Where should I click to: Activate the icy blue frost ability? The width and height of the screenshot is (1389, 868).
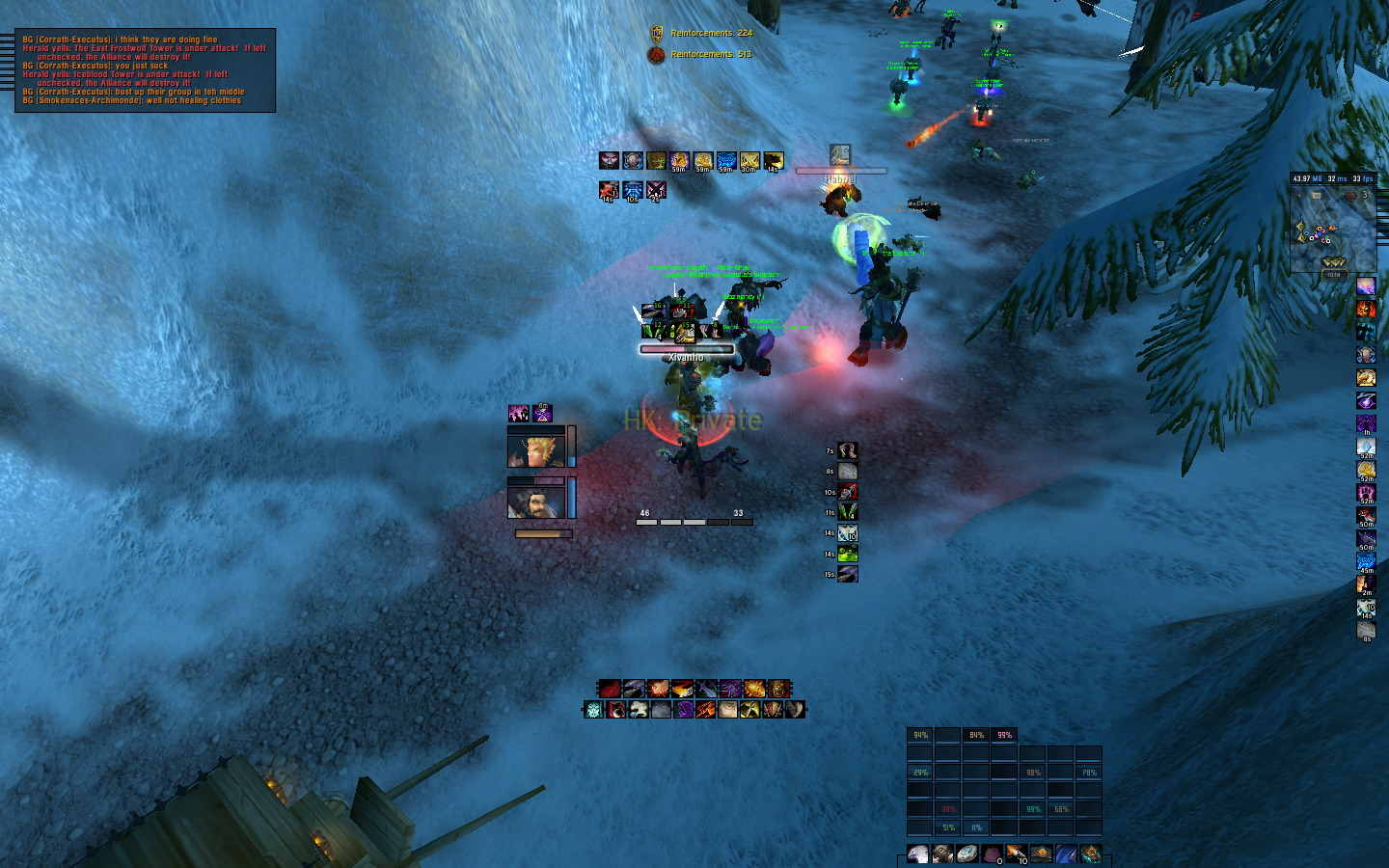[x=594, y=710]
